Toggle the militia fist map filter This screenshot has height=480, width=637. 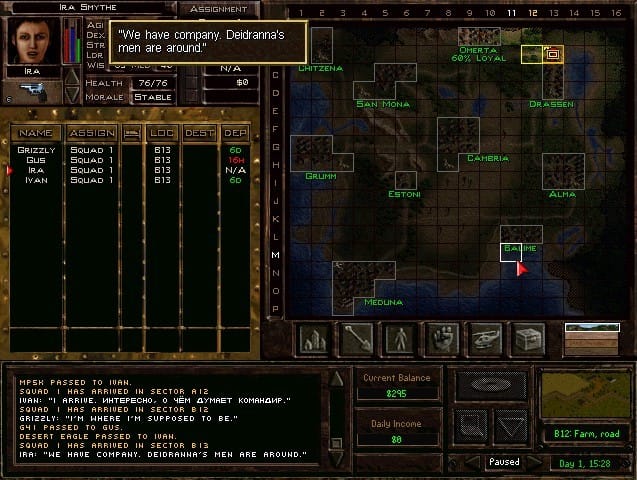click(x=442, y=339)
